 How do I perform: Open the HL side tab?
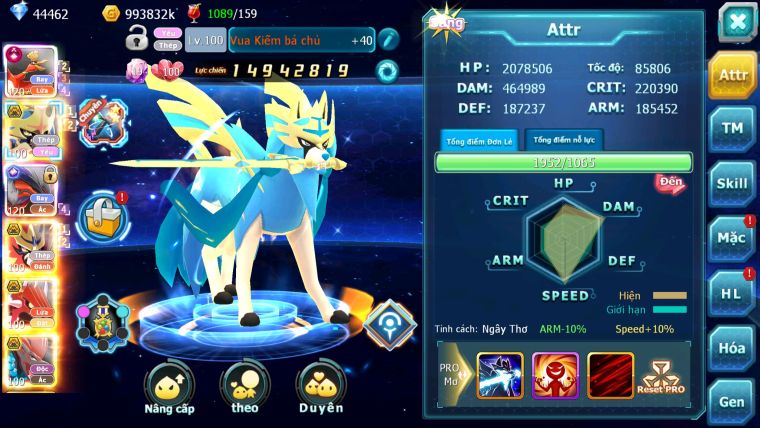click(x=733, y=293)
